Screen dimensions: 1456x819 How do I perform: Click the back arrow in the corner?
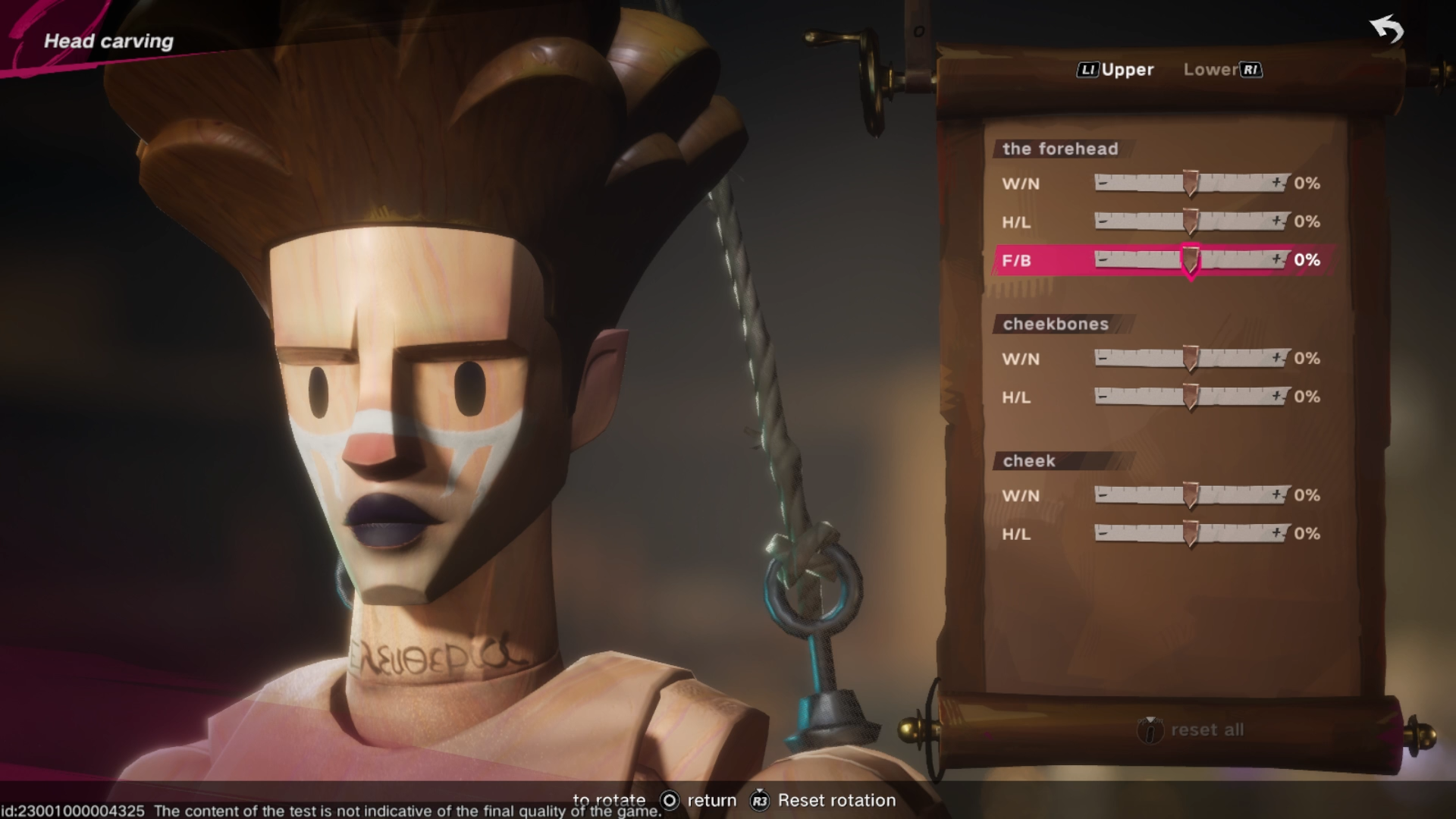pyautogui.click(x=1387, y=30)
